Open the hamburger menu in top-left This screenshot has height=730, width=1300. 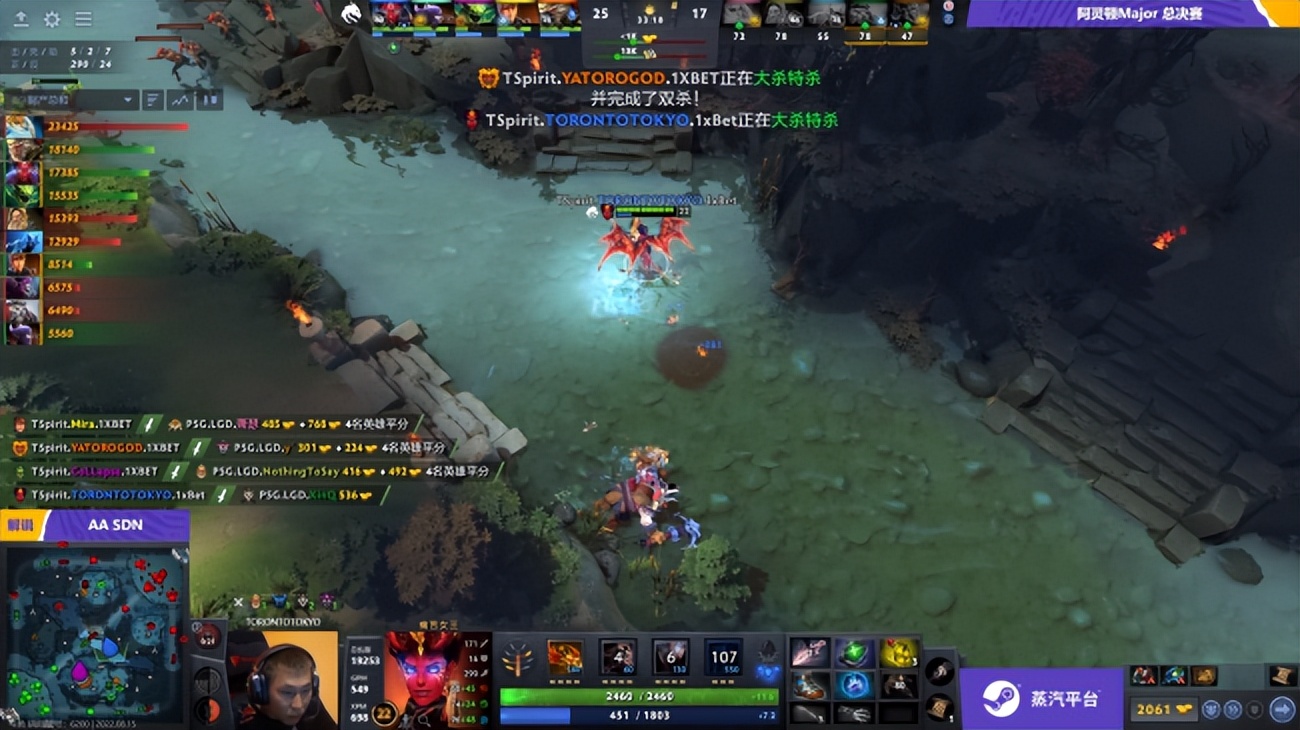click(83, 19)
